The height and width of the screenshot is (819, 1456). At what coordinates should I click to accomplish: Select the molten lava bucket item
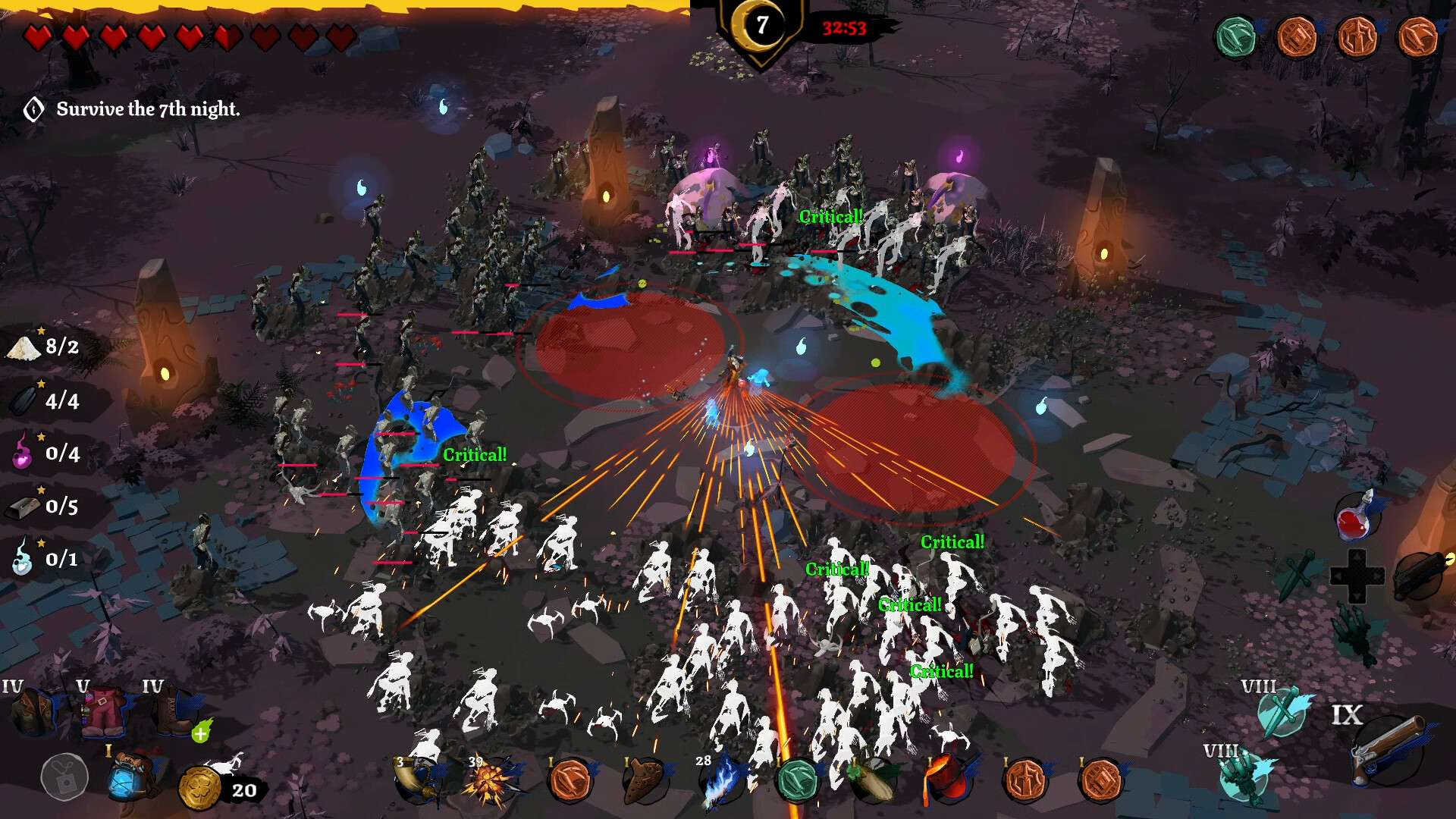click(946, 780)
